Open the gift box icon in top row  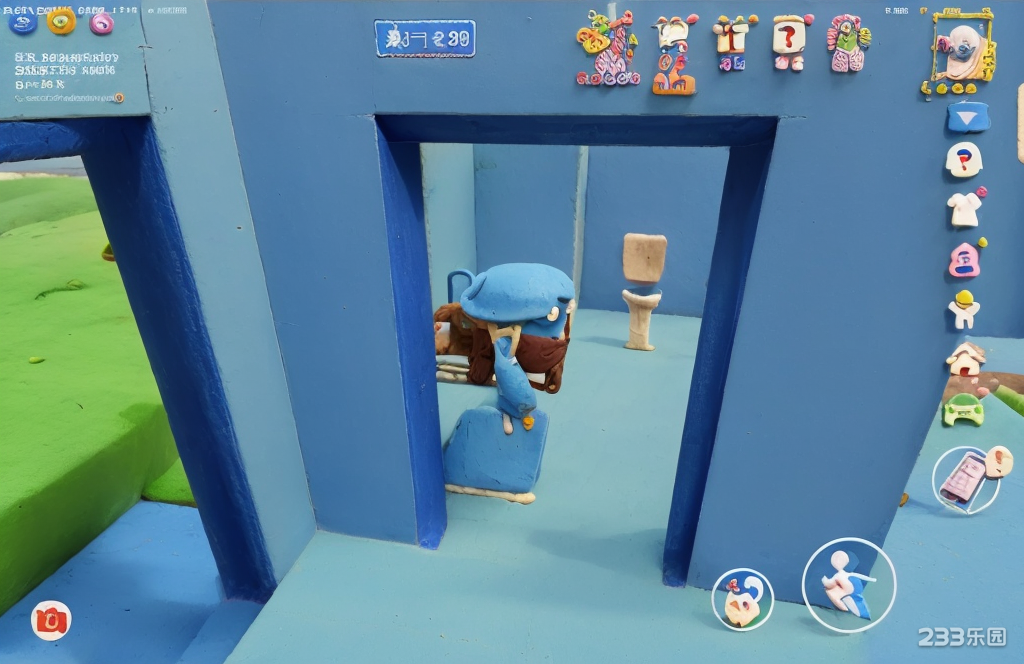tap(733, 40)
